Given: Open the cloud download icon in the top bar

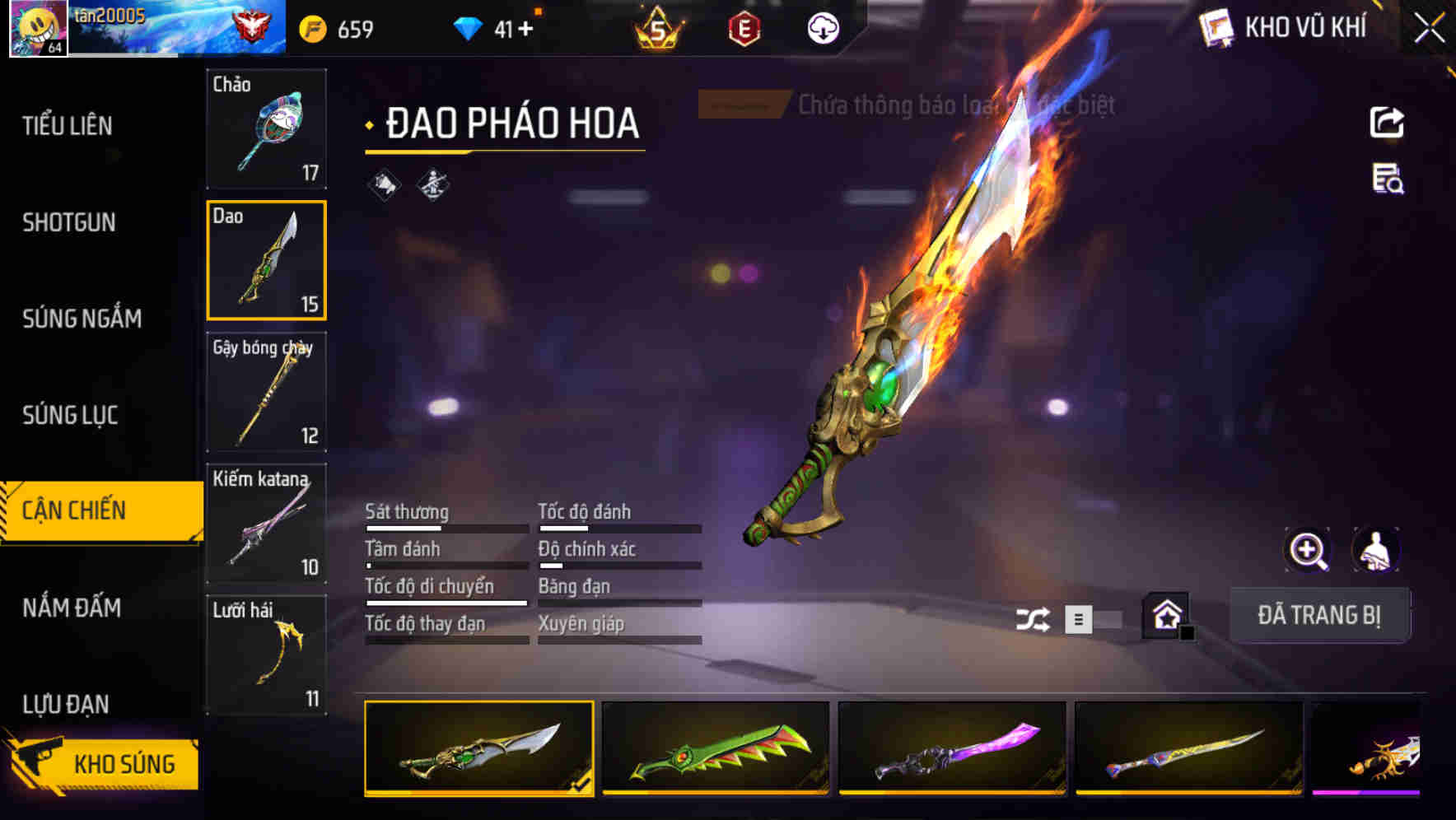Looking at the screenshot, I should tap(821, 27).
